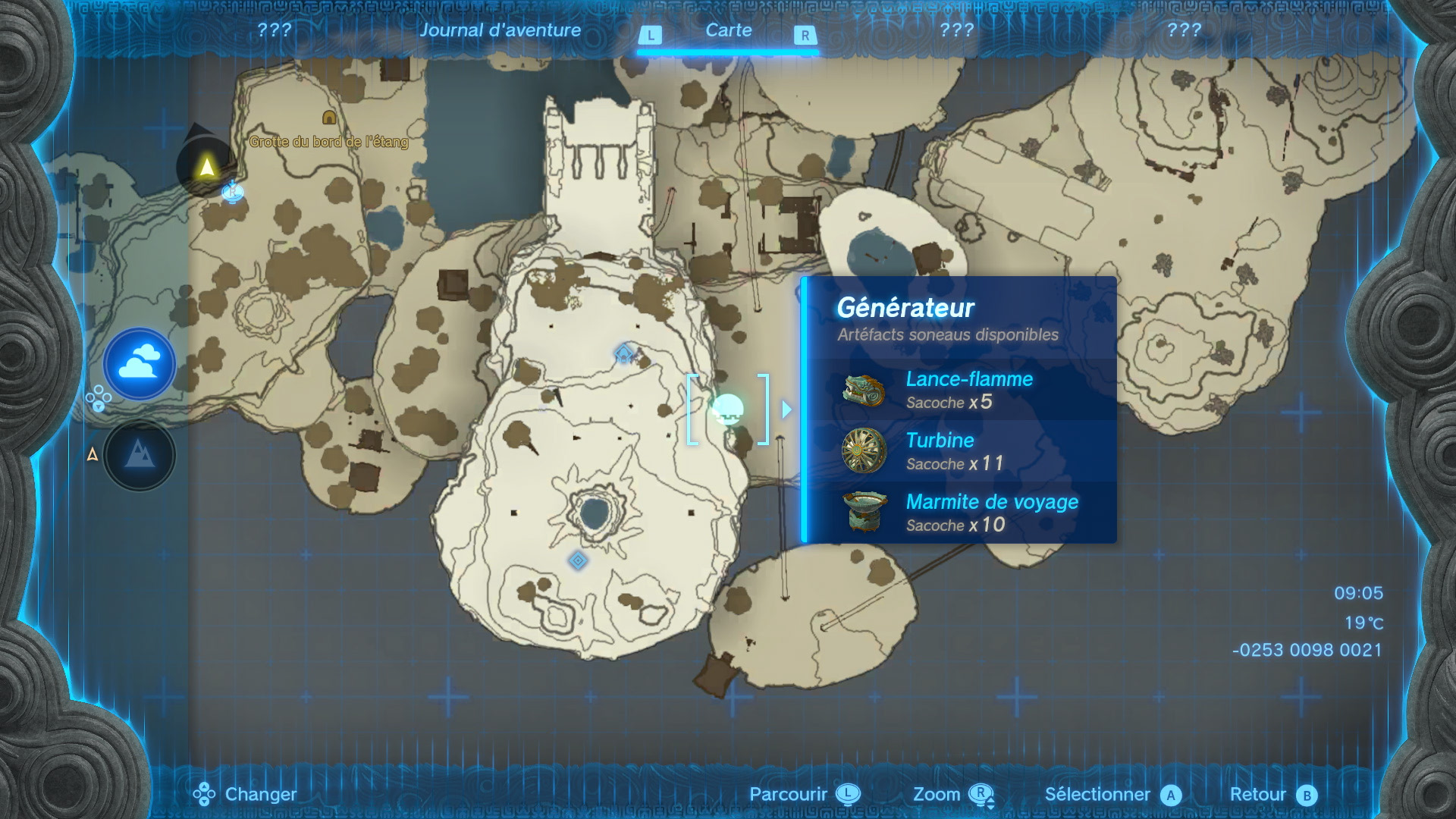Select the Carte tab
The height and width of the screenshot is (819, 1456).
[728, 30]
